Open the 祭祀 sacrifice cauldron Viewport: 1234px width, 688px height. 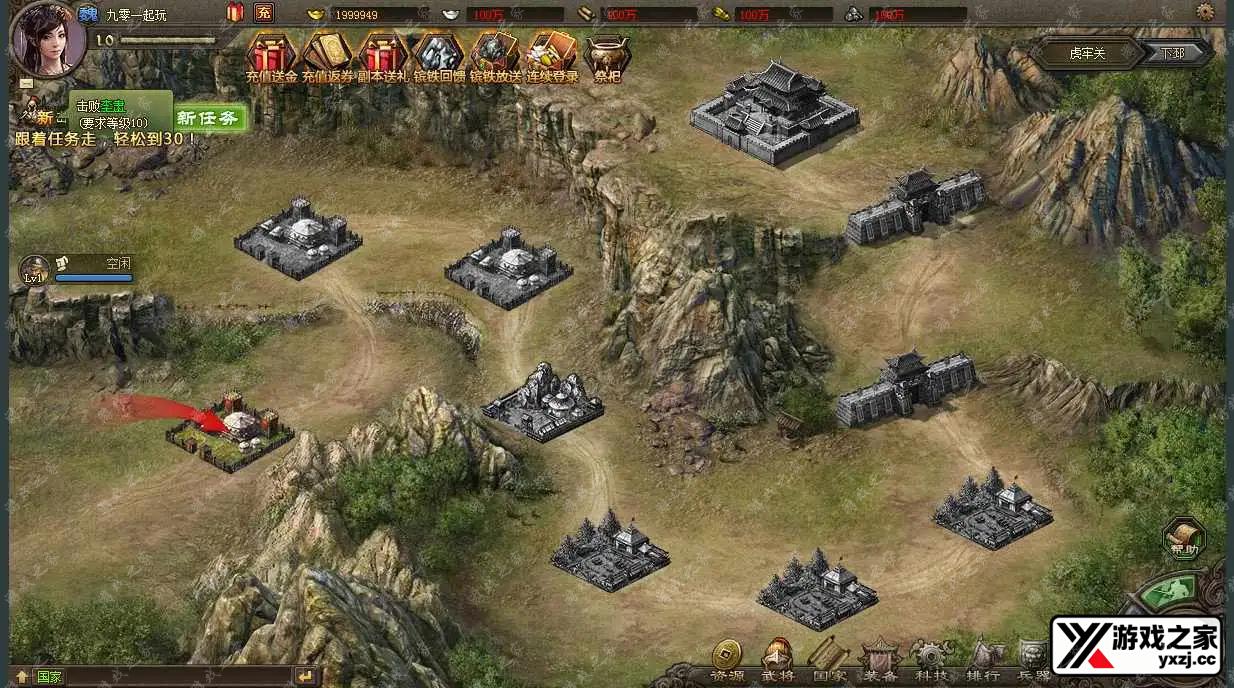tap(607, 55)
